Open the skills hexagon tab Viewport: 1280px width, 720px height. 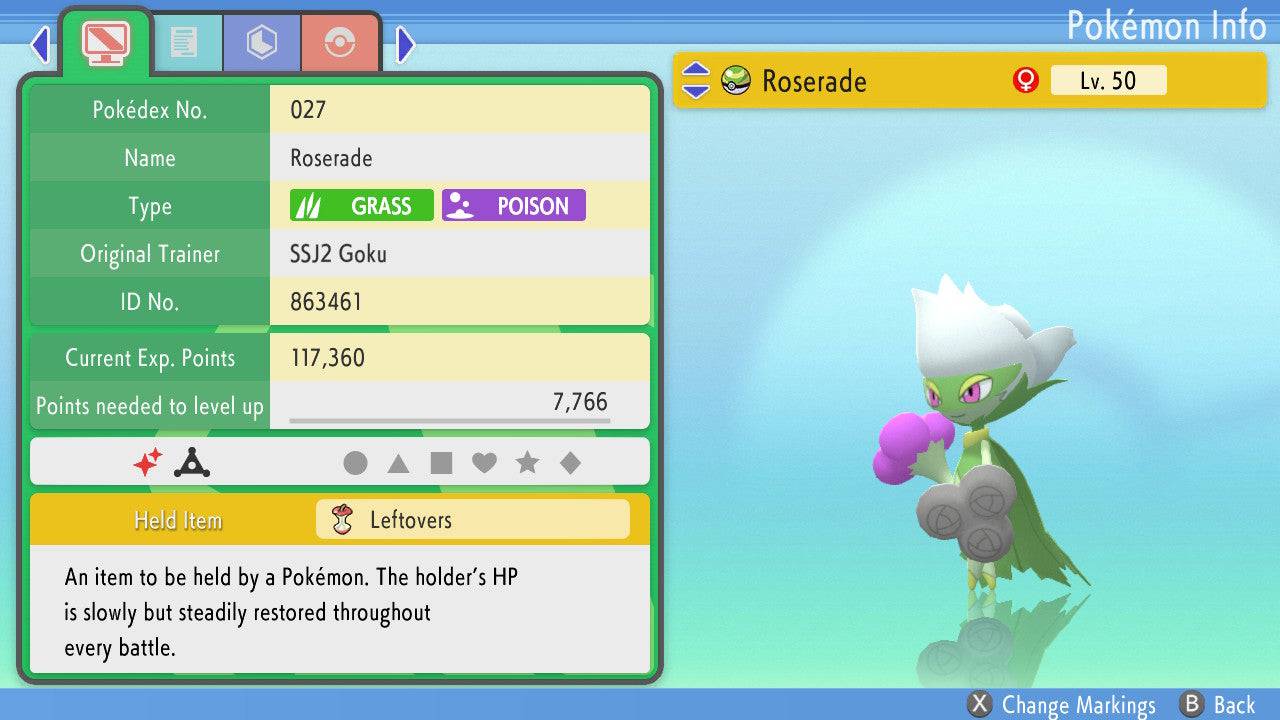pos(261,42)
